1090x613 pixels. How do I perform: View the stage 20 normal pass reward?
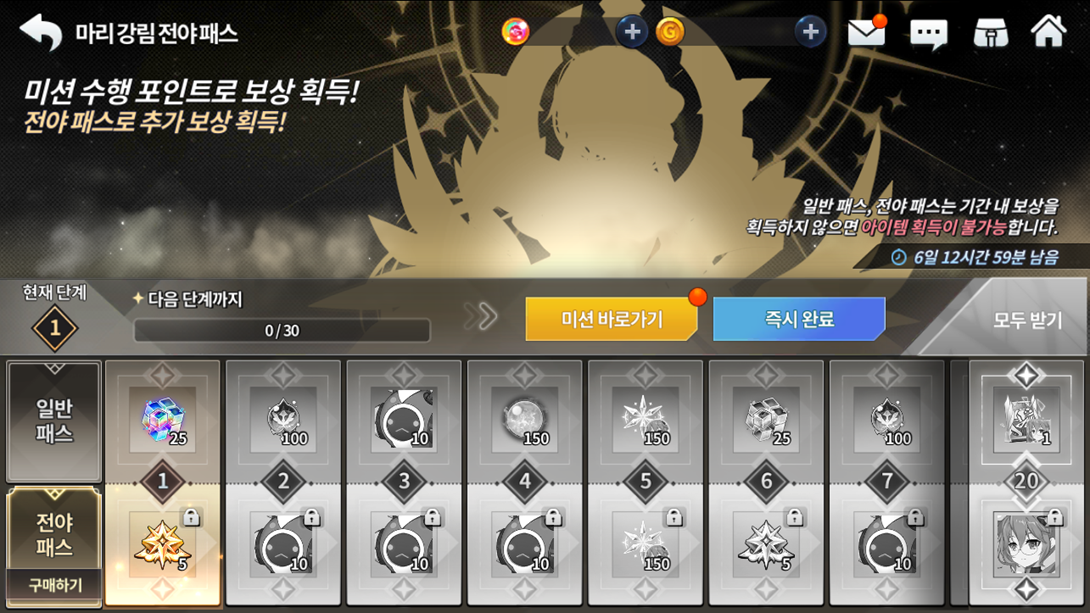tap(1026, 419)
